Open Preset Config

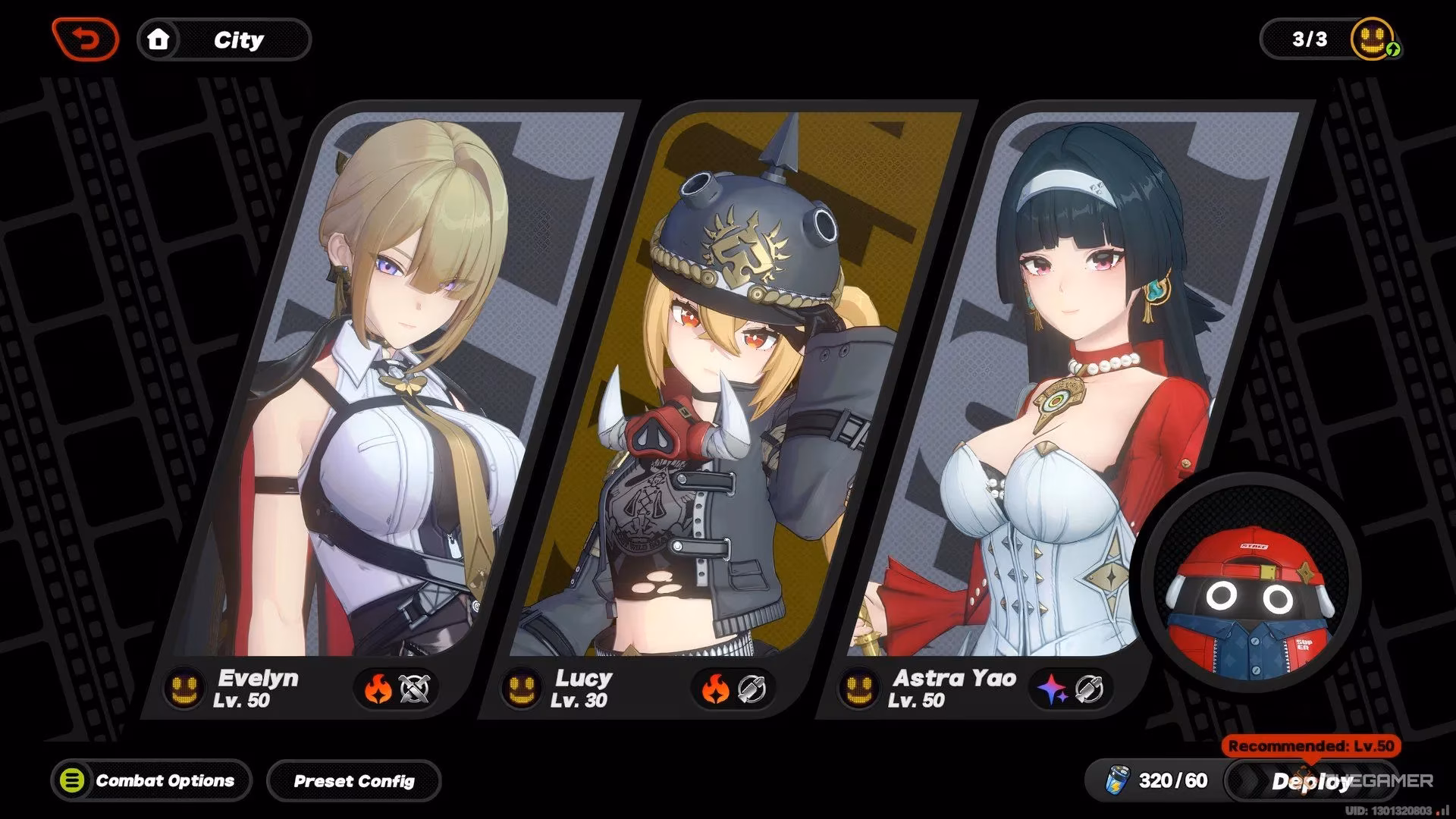tap(353, 780)
